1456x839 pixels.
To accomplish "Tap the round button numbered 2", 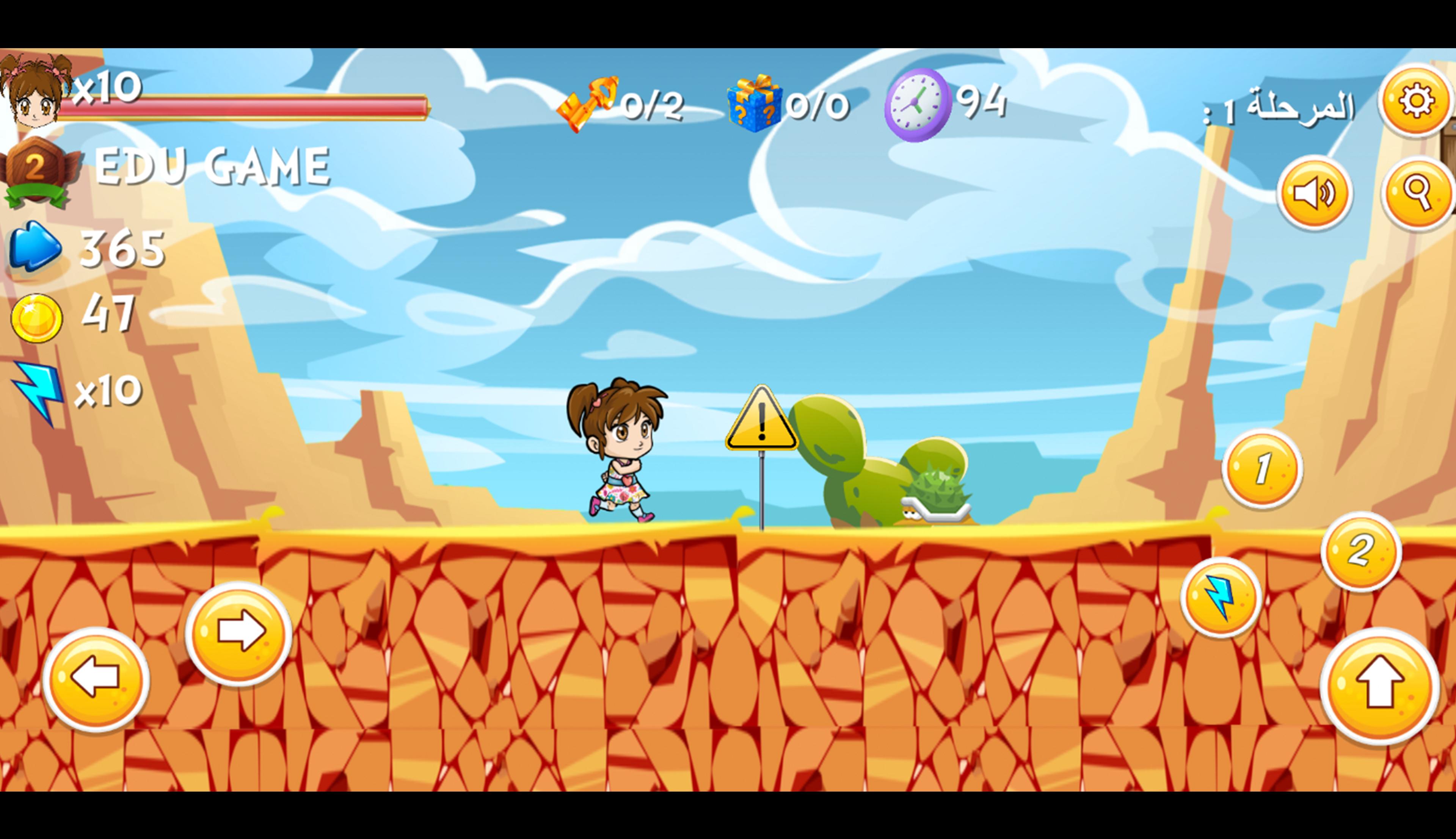I will pos(1361,551).
